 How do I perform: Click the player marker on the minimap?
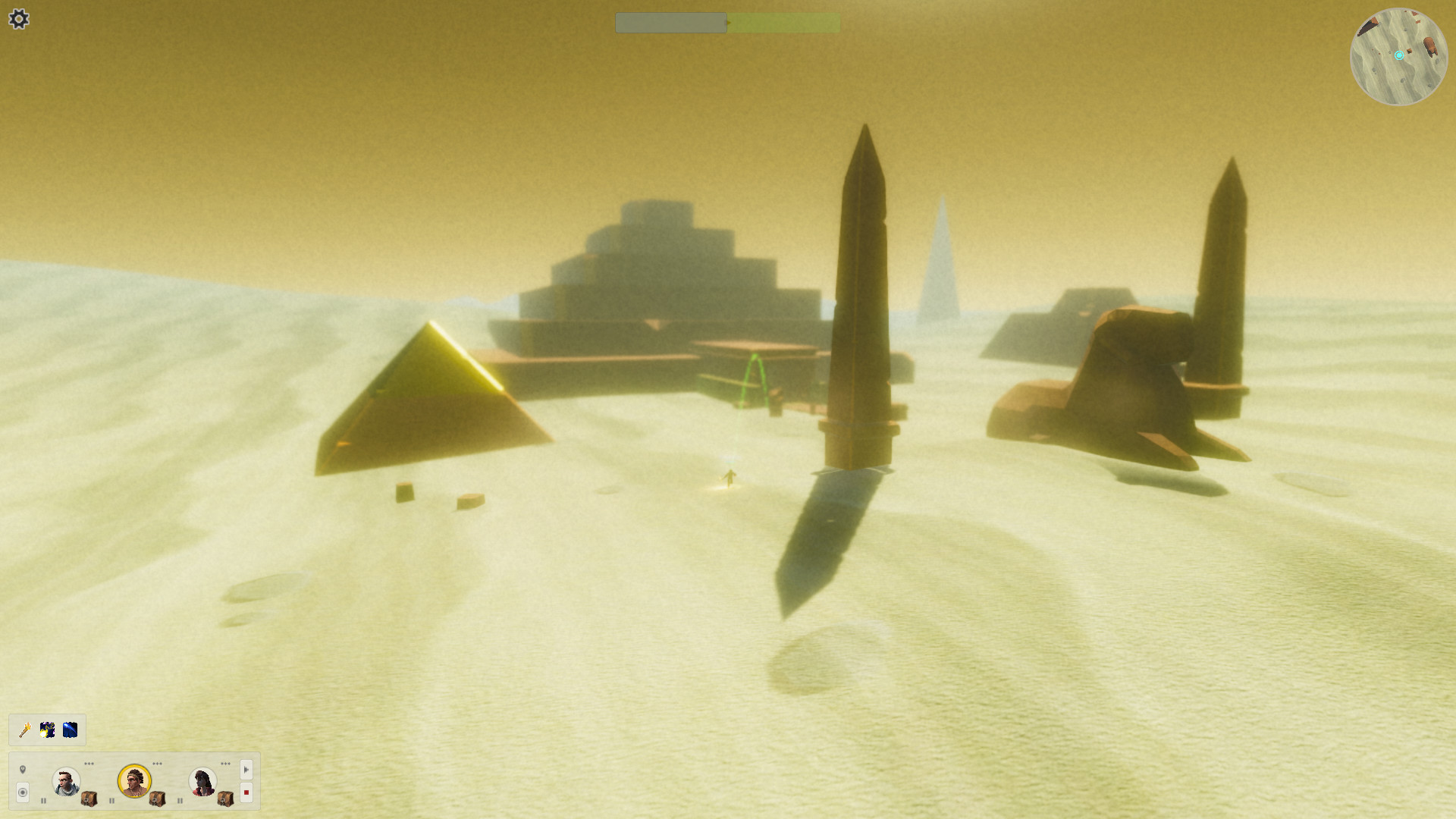pos(1398,55)
